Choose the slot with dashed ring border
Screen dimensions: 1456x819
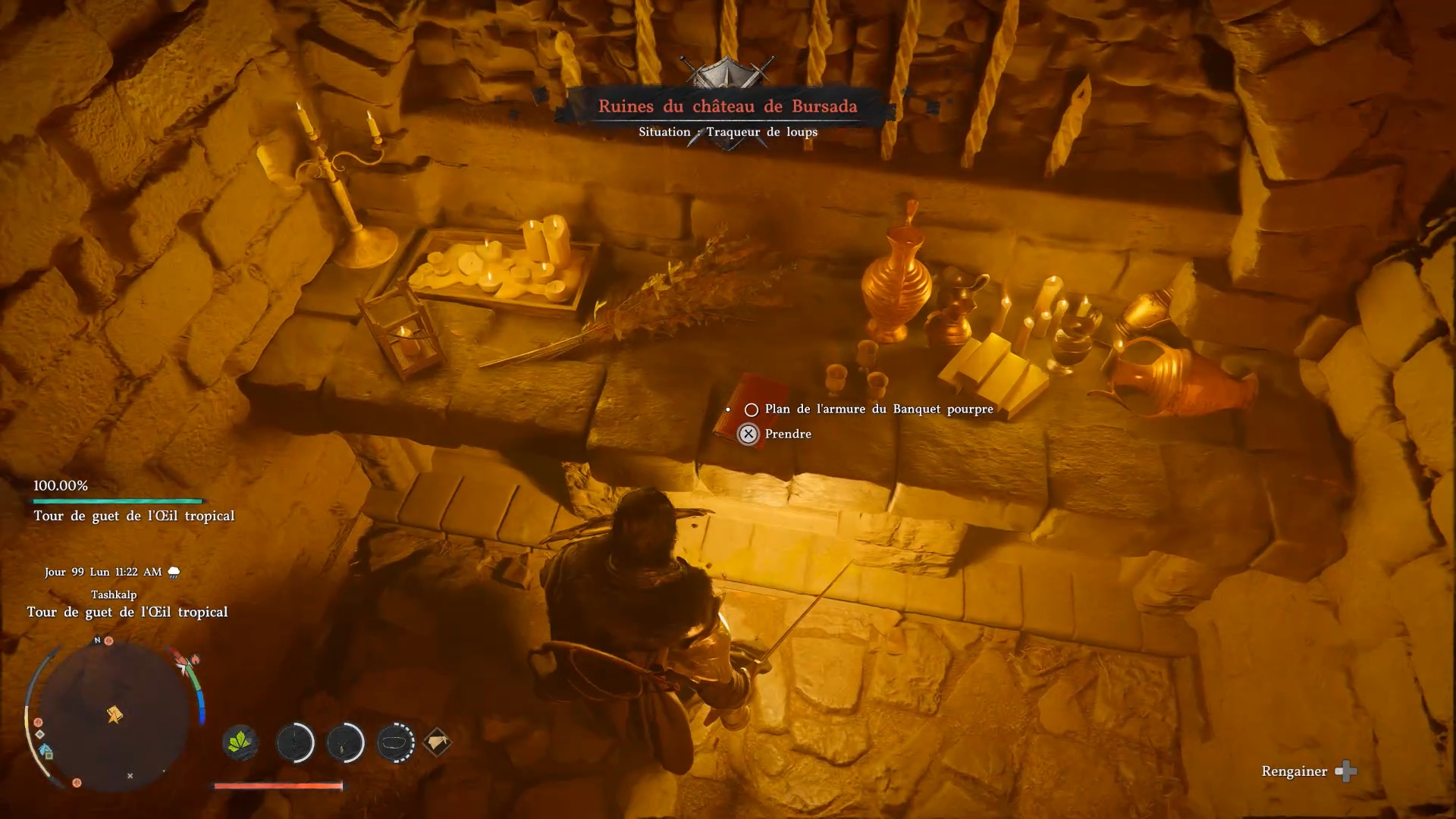[395, 742]
